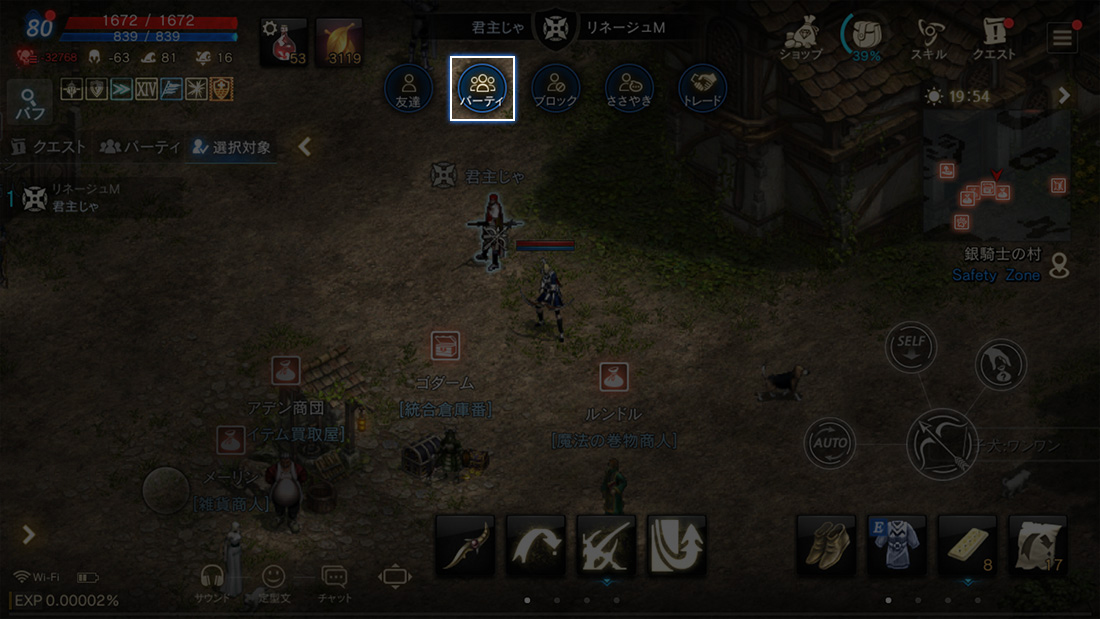
Task: Use the red potion quick slot
Action: point(284,43)
